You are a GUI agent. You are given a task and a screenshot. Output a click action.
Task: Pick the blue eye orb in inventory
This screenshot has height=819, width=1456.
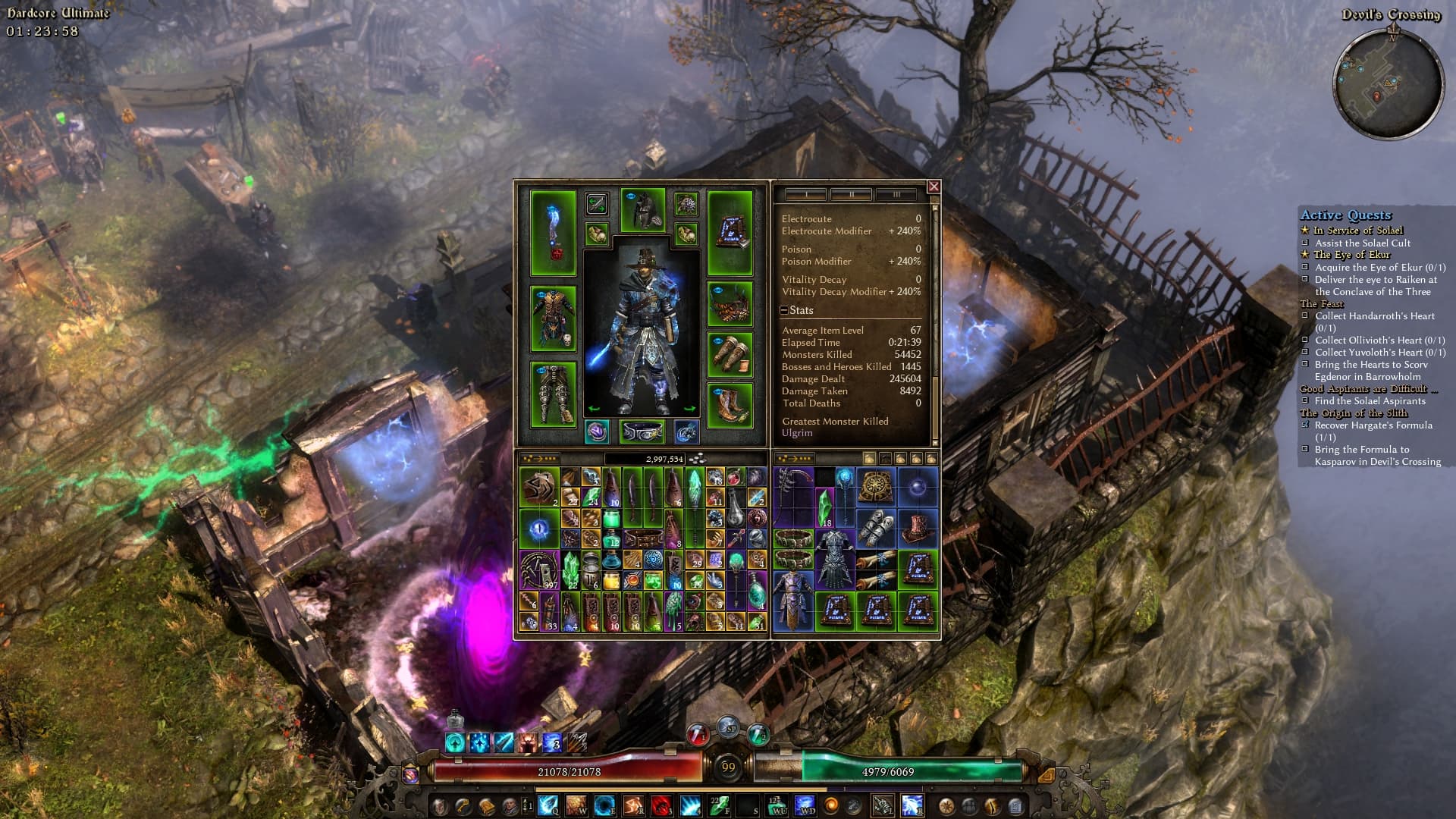tap(539, 528)
